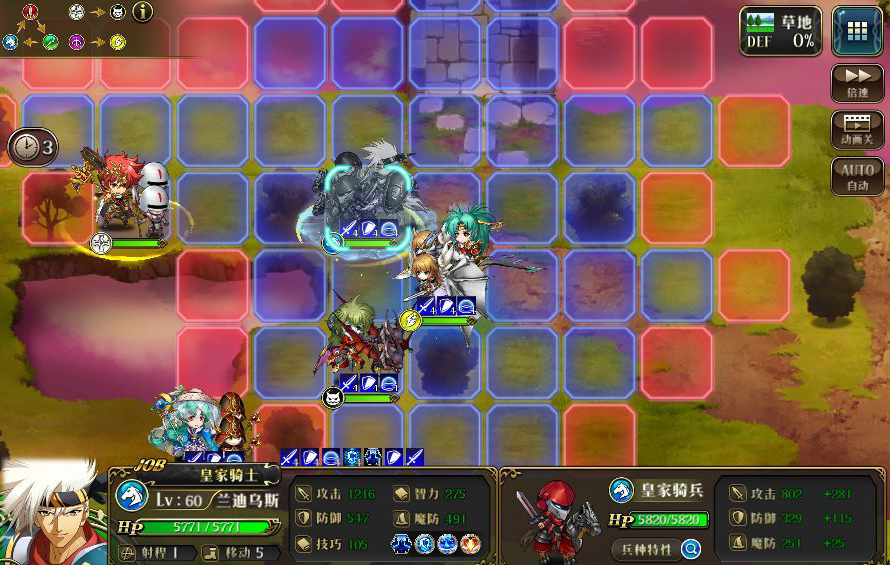Click the 兵种特性 troop trait button

643,548
